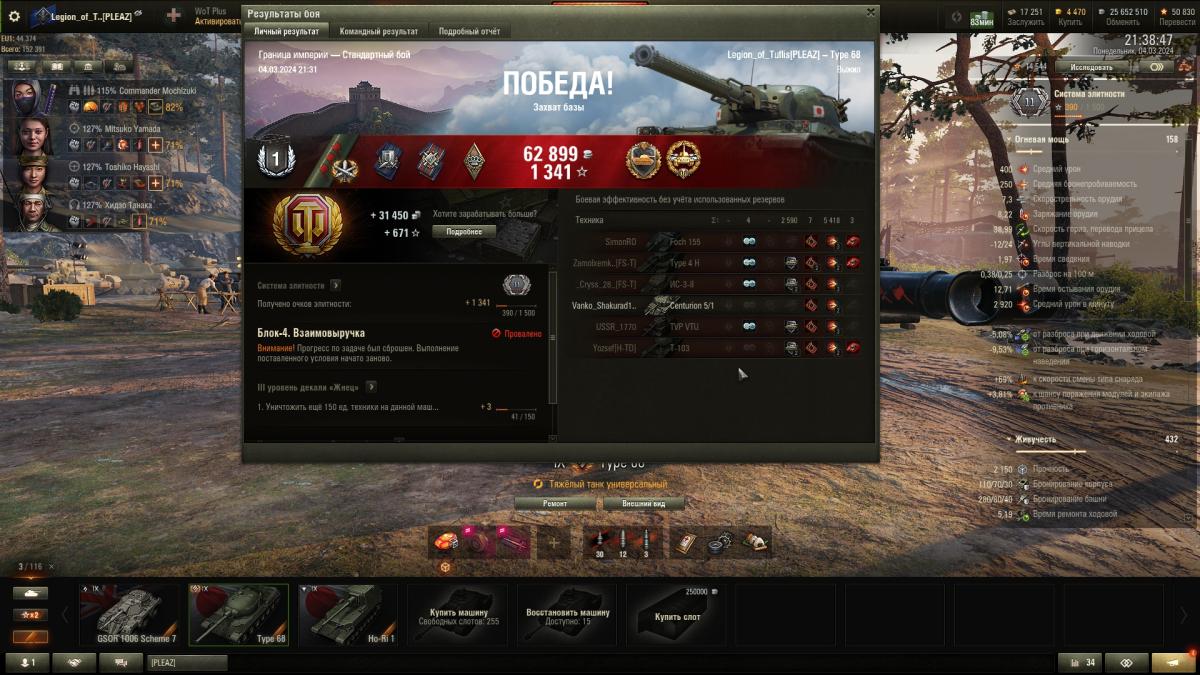The width and height of the screenshot is (1200, 675).
Task: Open the settings gear menu
Action: tap(14, 16)
